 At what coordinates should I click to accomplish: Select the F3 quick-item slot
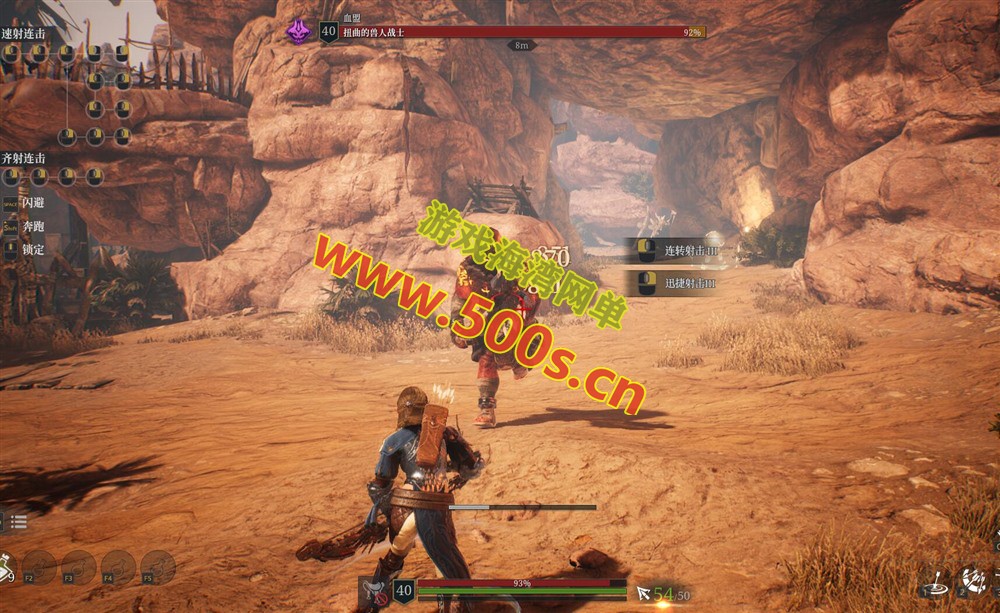tap(79, 567)
